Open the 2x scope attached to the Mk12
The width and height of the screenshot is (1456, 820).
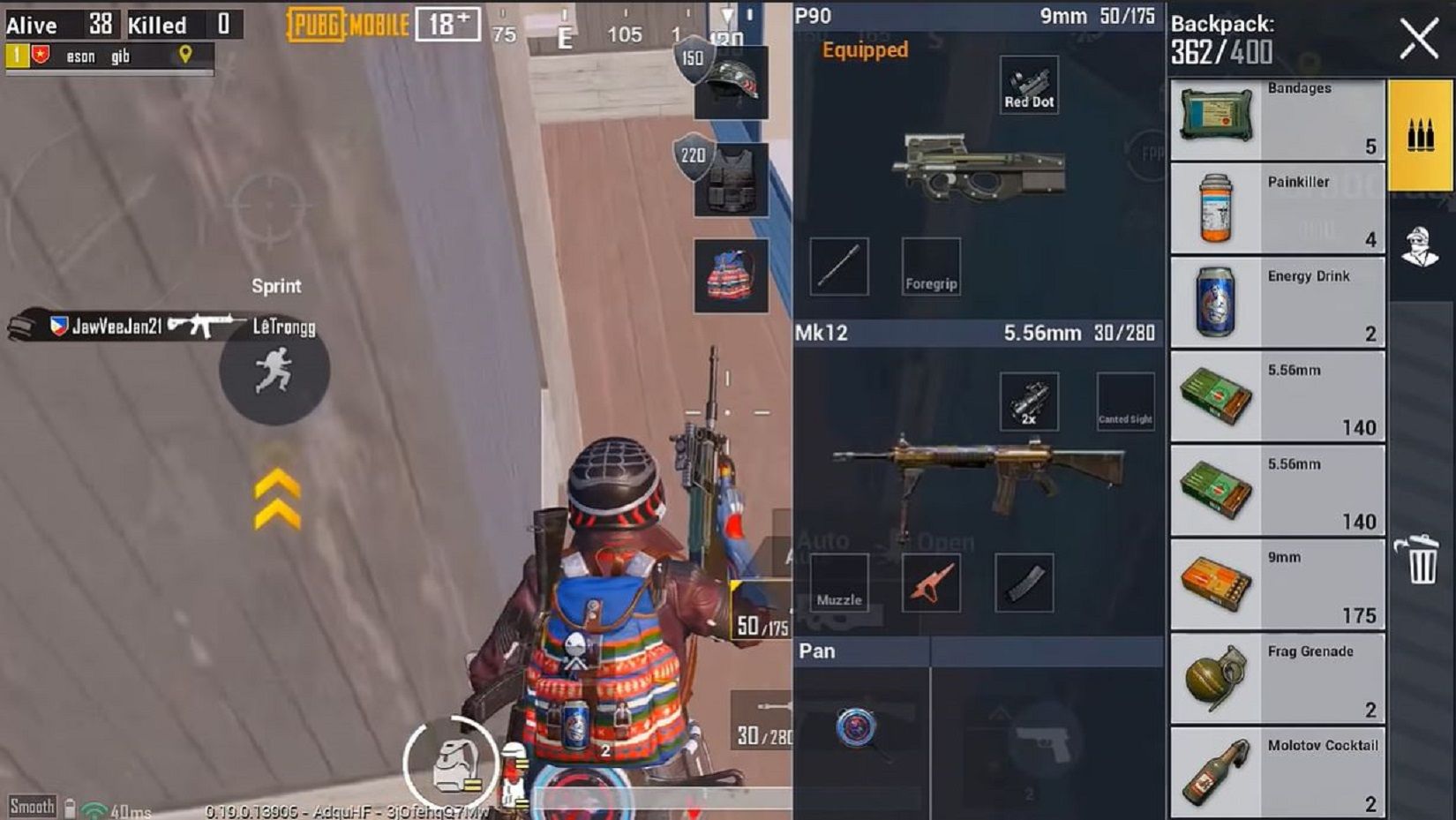pyautogui.click(x=1029, y=402)
